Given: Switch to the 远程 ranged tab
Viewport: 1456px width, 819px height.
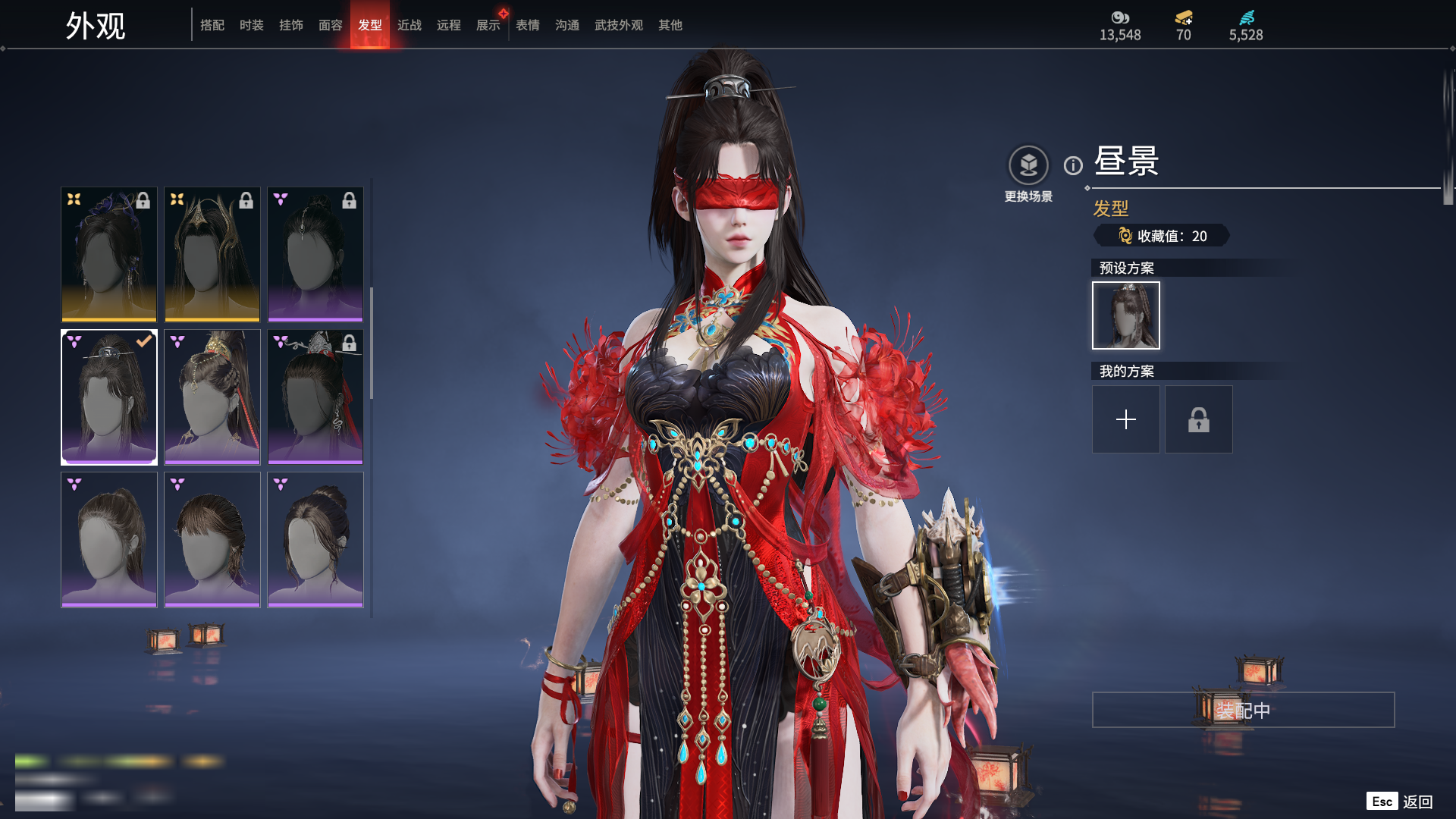Looking at the screenshot, I should pyautogui.click(x=449, y=25).
